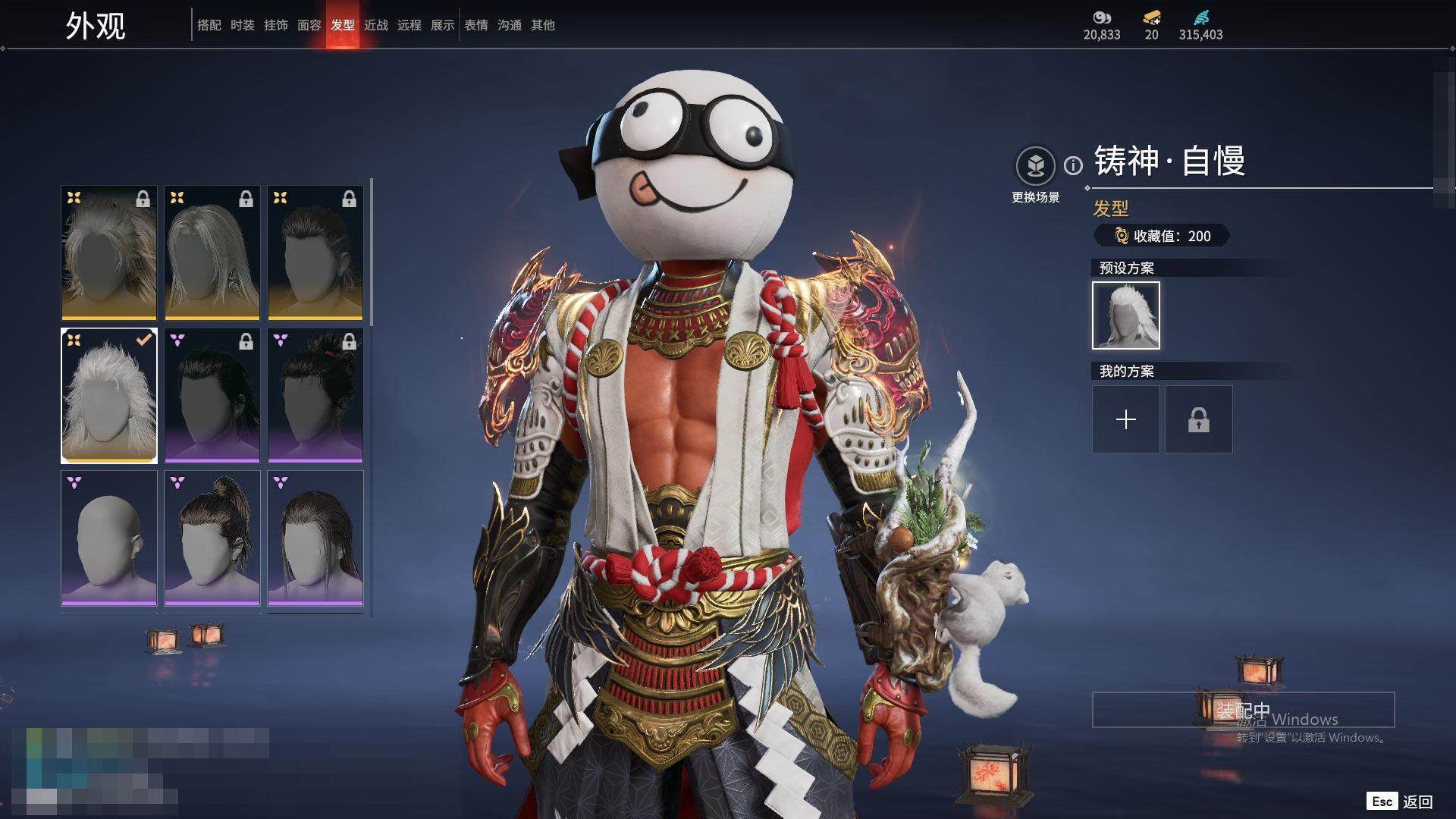This screenshot has height=819, width=1456.
Task: Open the info icon beside 铸神·自慢
Action: pos(1073,165)
